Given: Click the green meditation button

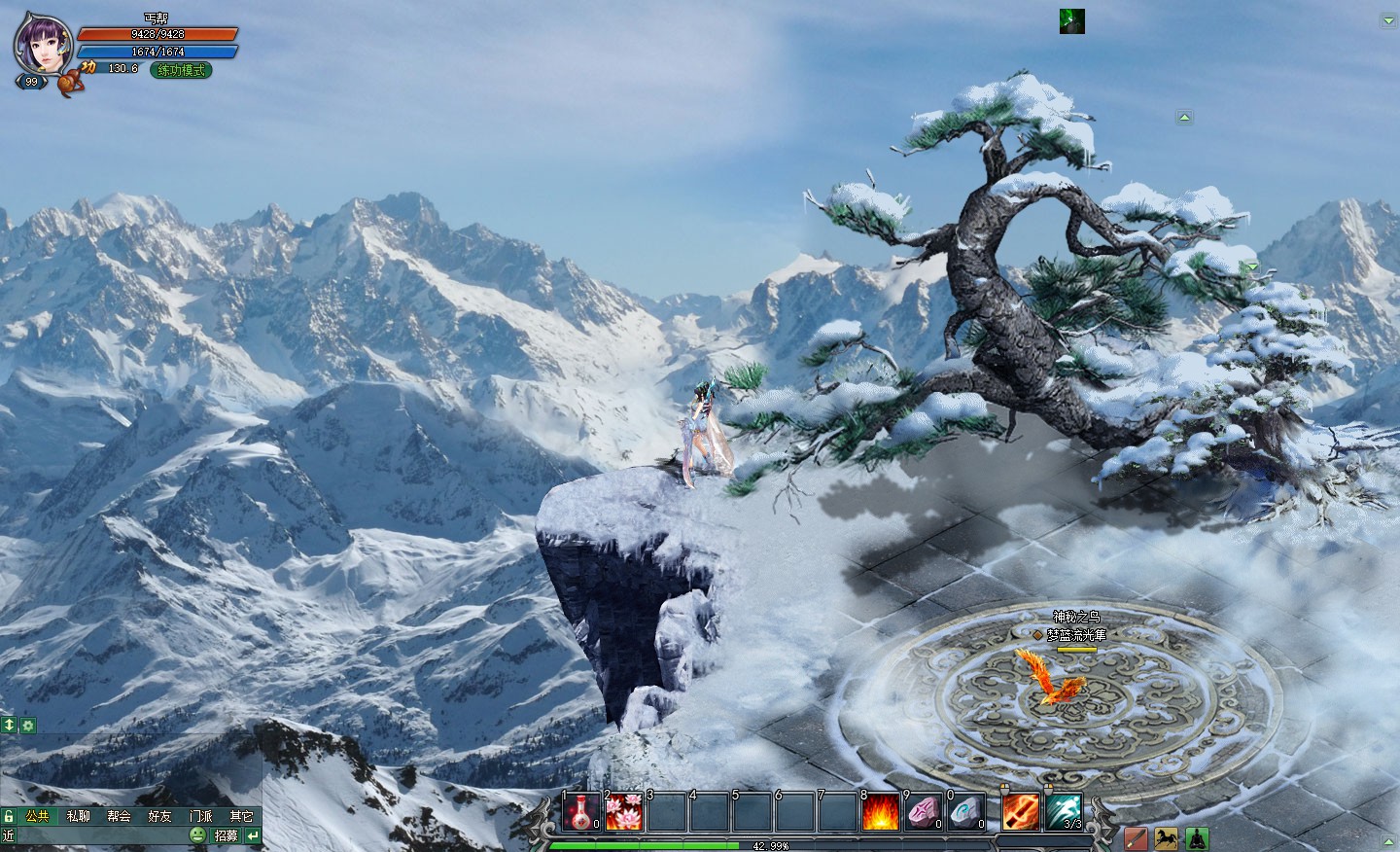Looking at the screenshot, I should pos(1196,838).
